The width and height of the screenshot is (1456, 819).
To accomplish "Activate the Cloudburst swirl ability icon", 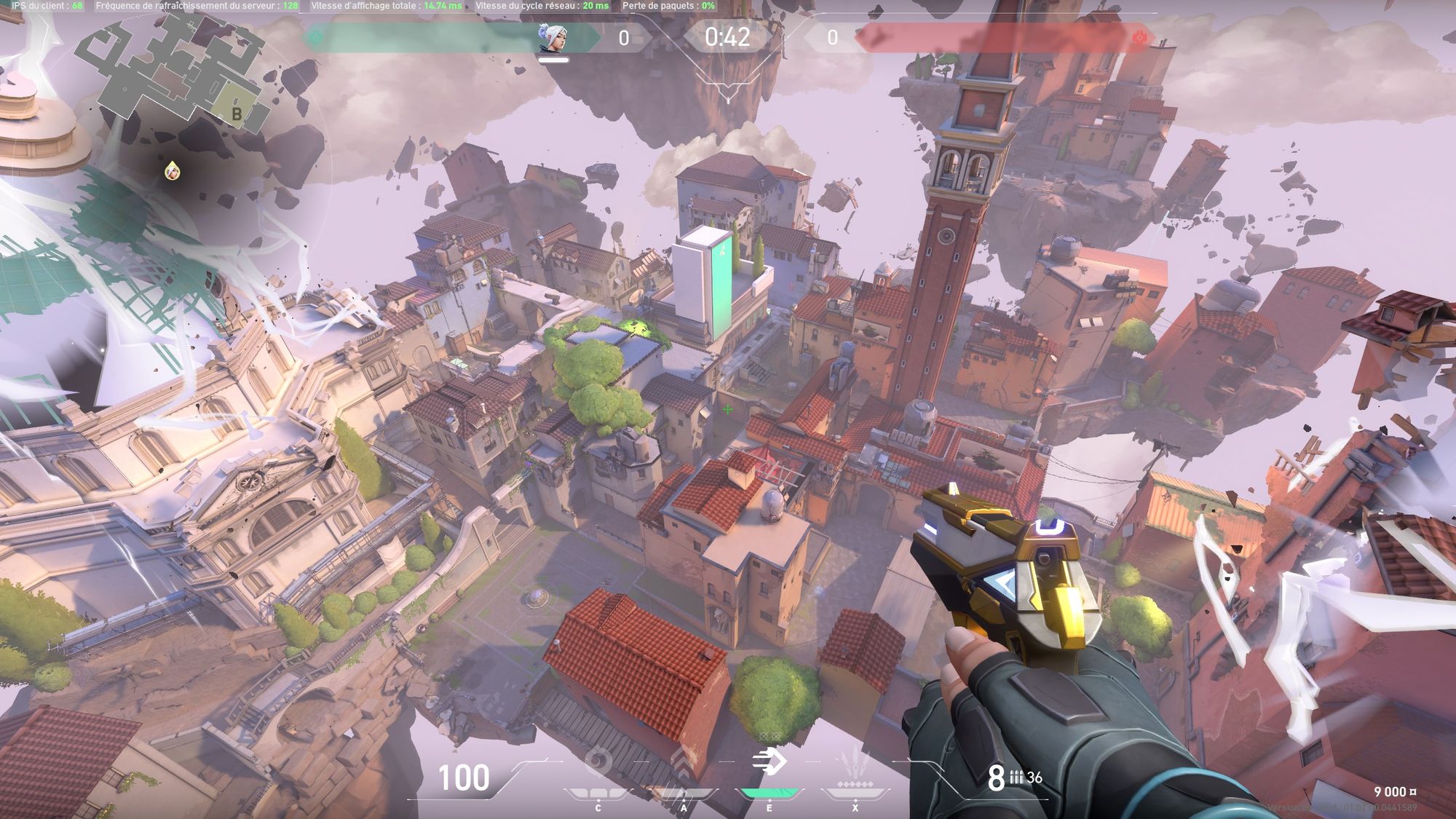I will click(598, 763).
